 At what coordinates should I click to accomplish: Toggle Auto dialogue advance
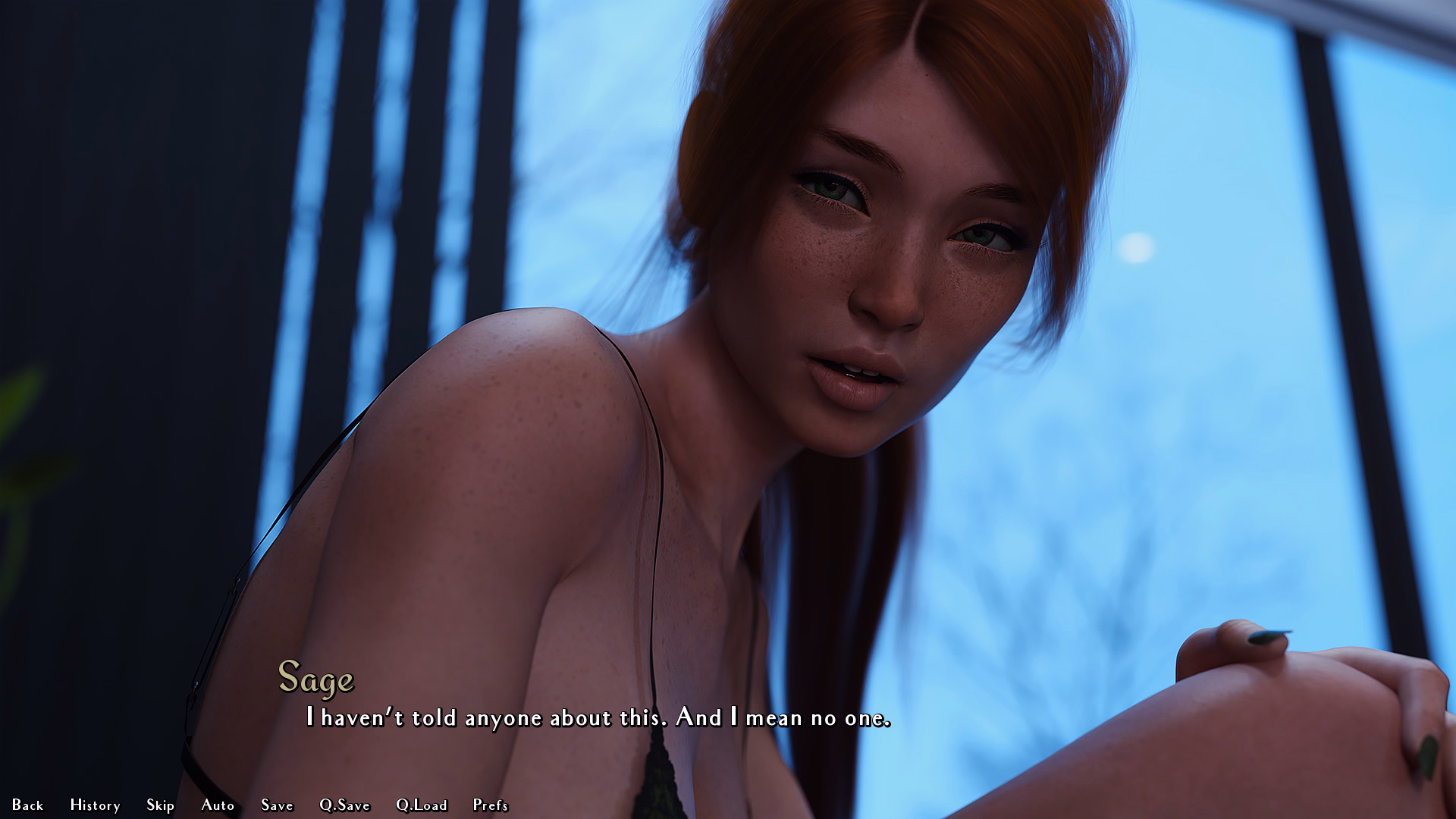click(218, 805)
